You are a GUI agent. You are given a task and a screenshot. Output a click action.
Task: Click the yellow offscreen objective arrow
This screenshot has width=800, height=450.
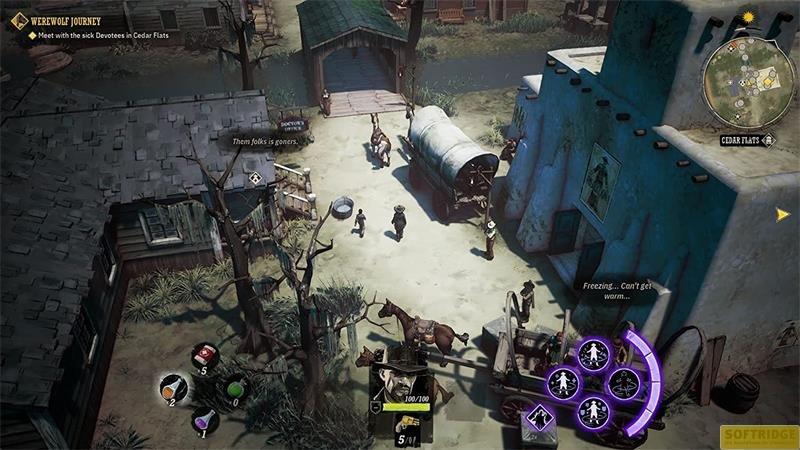pyautogui.click(x=782, y=213)
